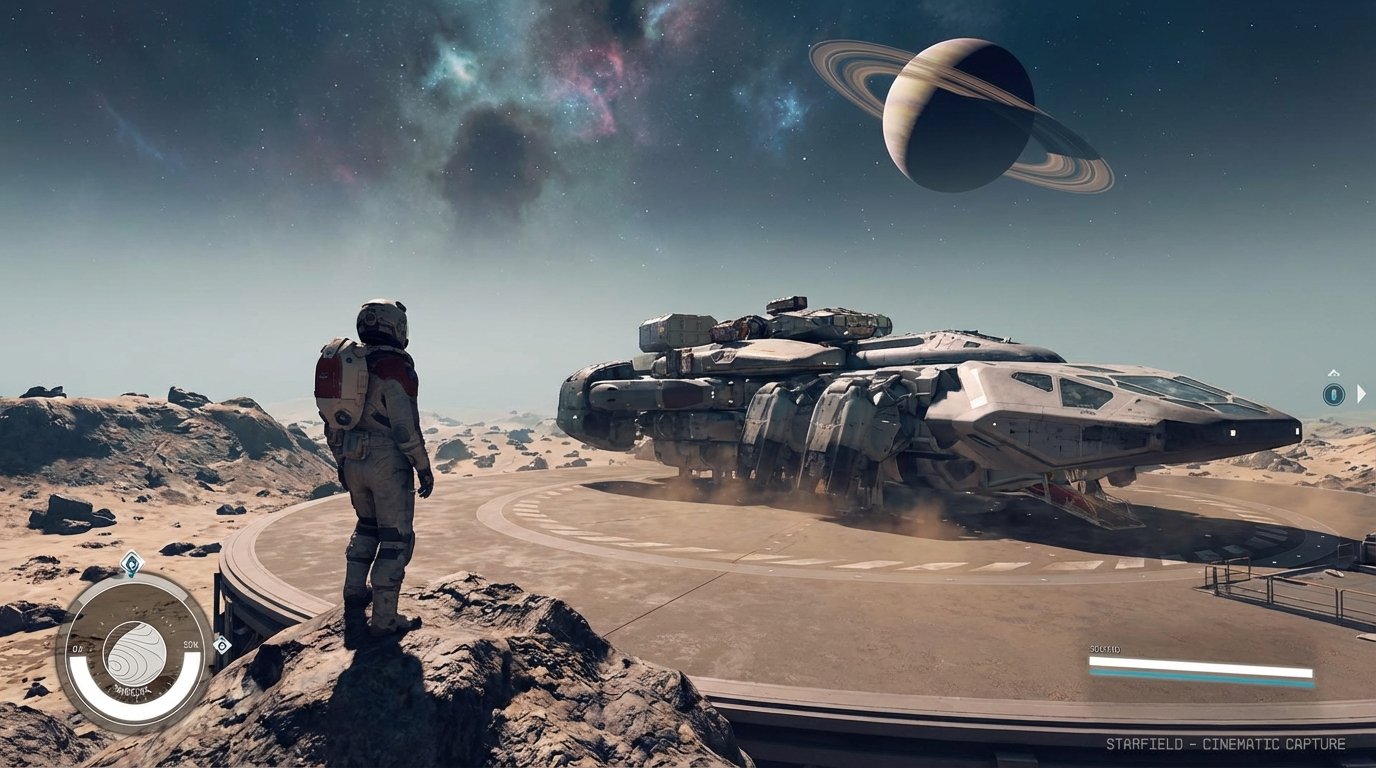Select the diamond waypoint marker above the compass

point(131,562)
